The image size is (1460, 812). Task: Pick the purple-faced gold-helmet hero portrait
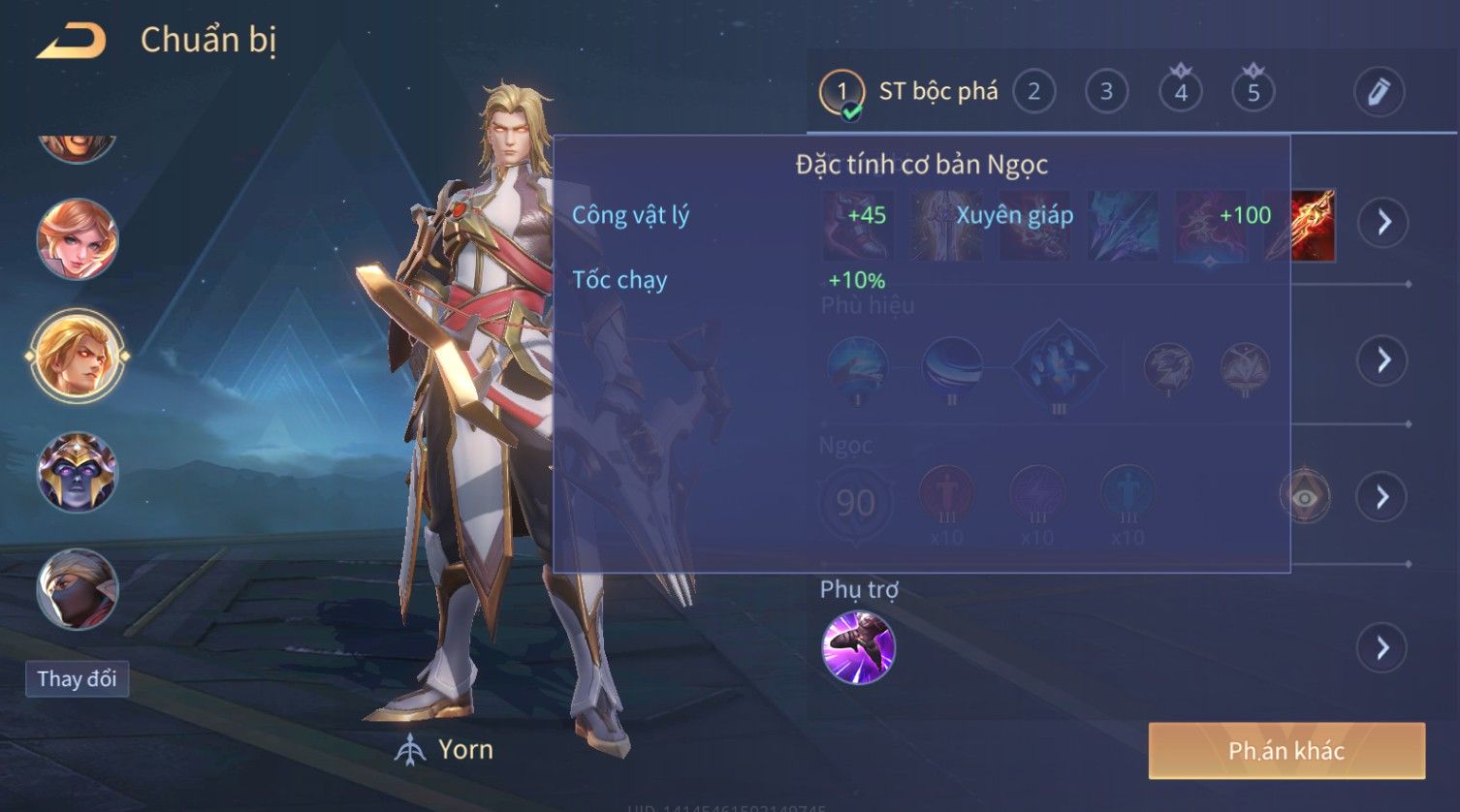[x=78, y=472]
